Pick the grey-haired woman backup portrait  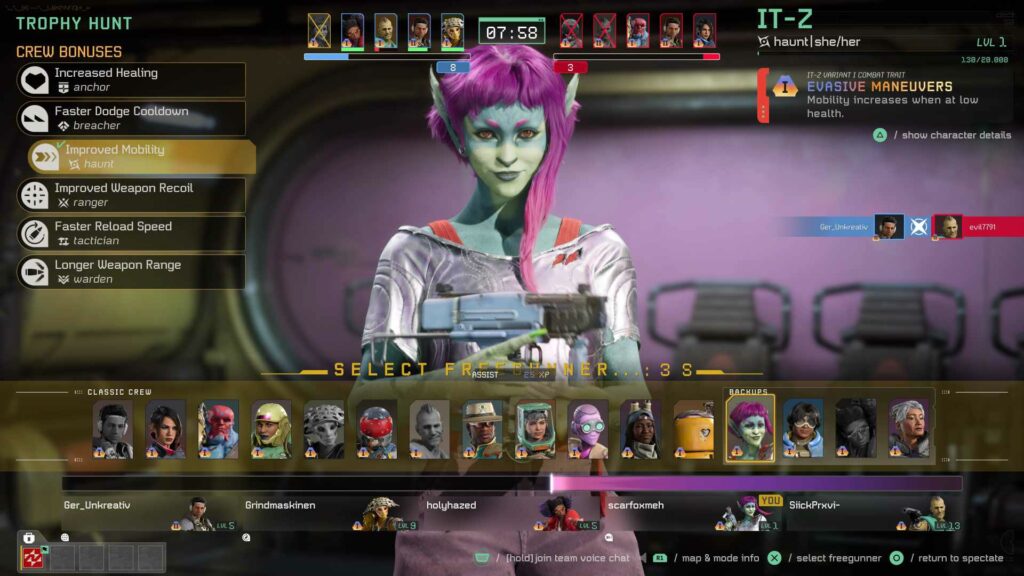pyautogui.click(x=909, y=430)
